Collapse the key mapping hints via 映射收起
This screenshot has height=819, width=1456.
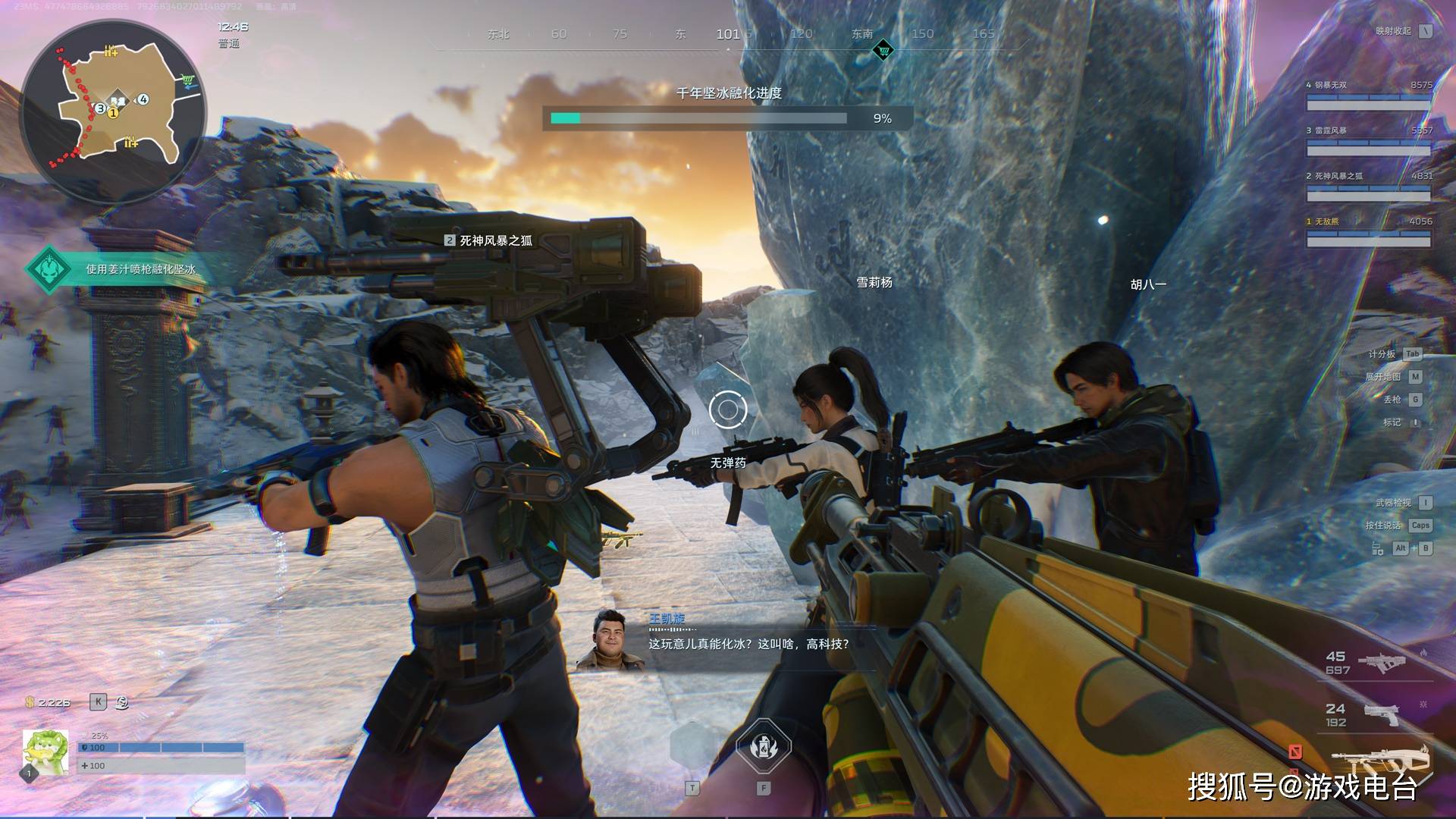[x=1426, y=31]
